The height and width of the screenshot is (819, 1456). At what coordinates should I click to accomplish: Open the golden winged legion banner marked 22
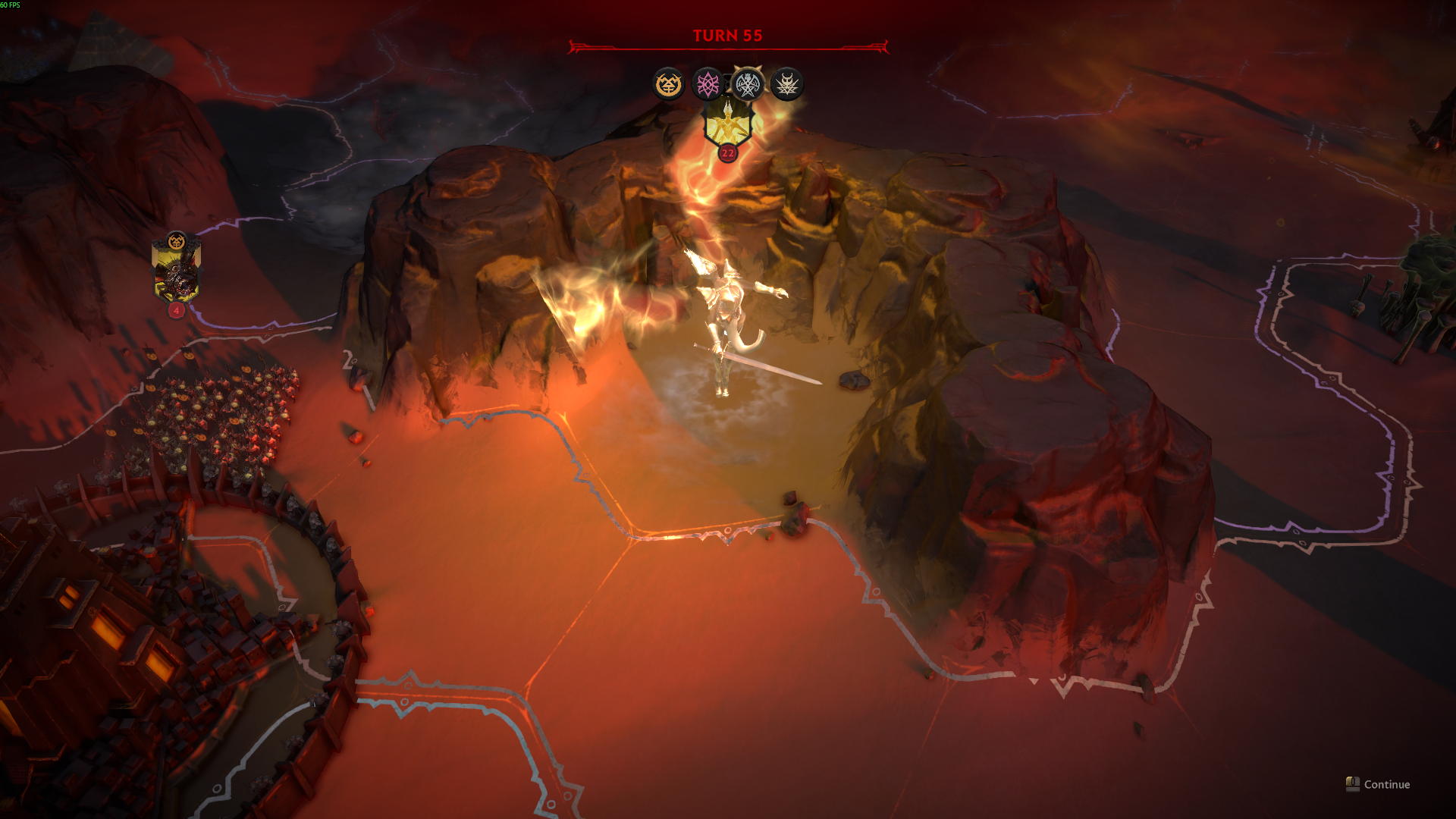[x=727, y=125]
